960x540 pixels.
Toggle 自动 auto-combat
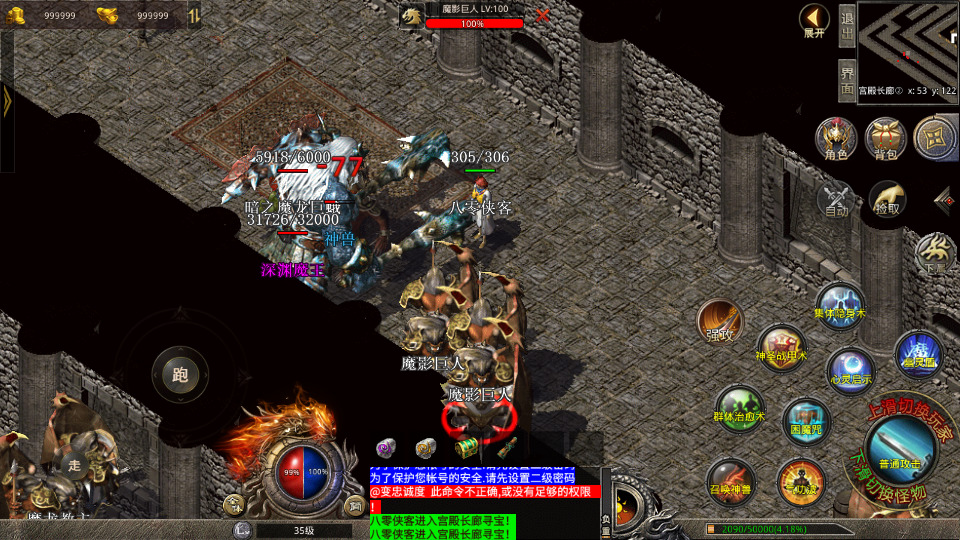[836, 199]
